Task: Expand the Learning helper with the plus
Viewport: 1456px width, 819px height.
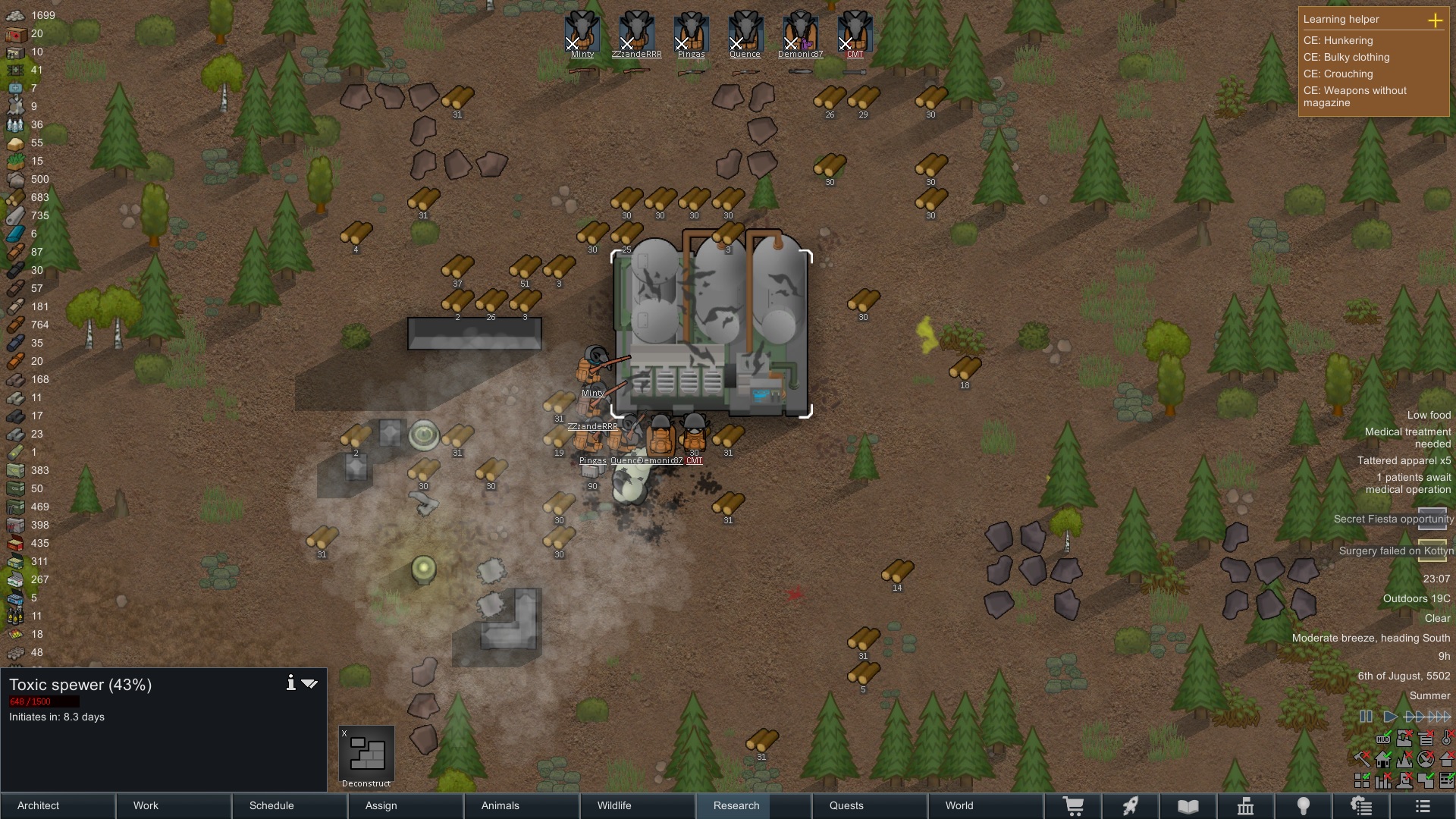Action: [1435, 20]
